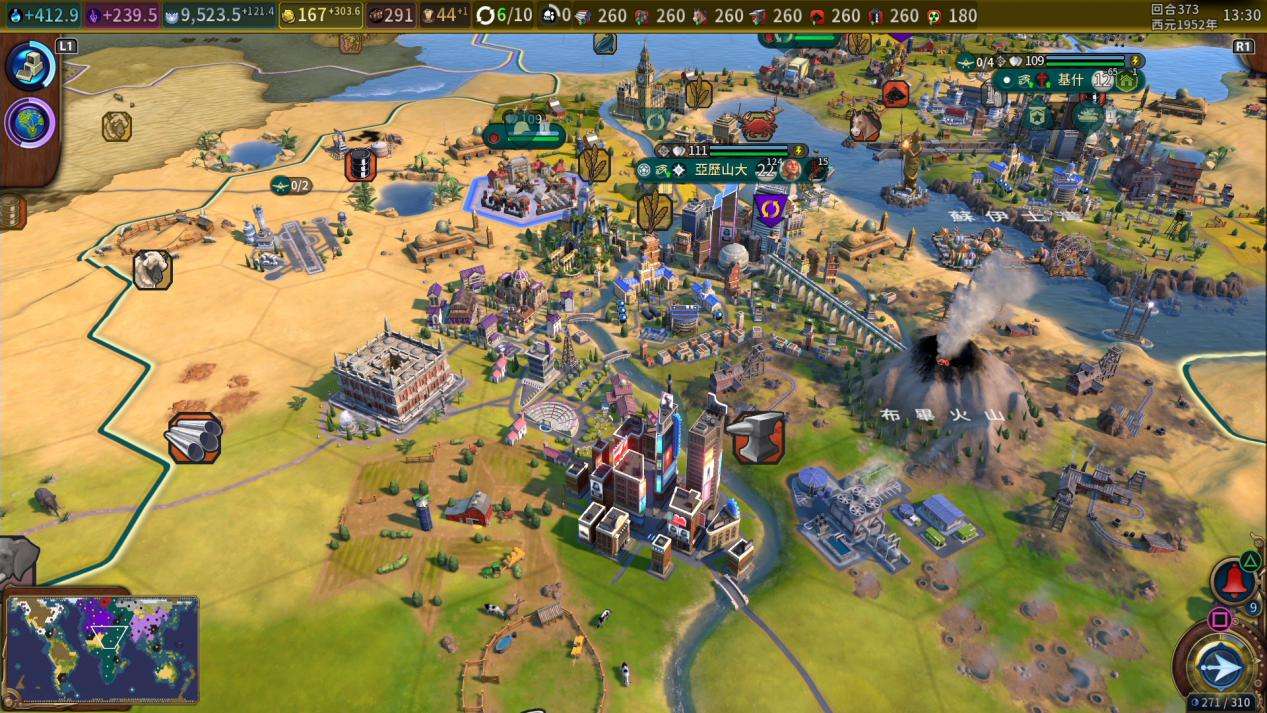The height and width of the screenshot is (713, 1267).
Task: Select the purple shield unit flag
Action: pyautogui.click(x=770, y=209)
